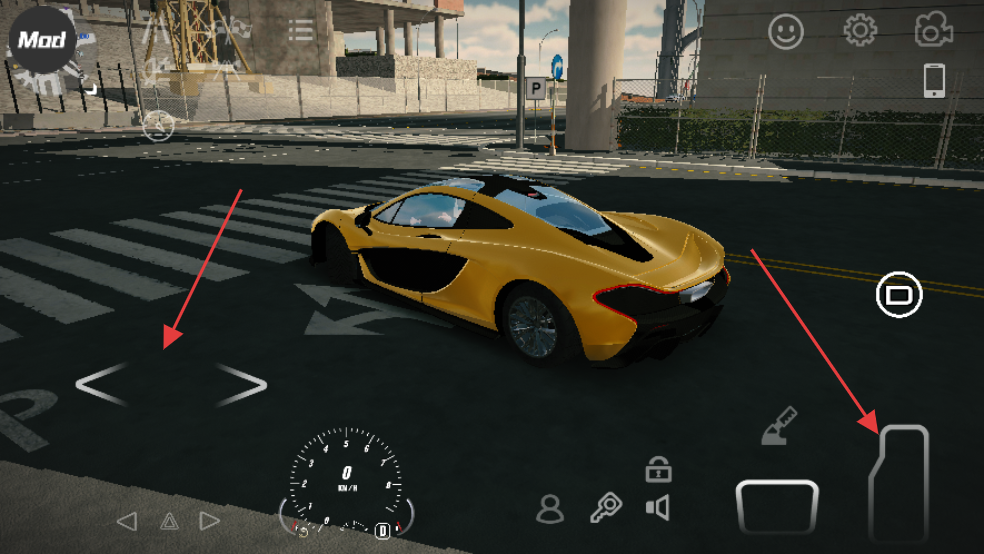Activate the left turn signal

pos(127,521)
